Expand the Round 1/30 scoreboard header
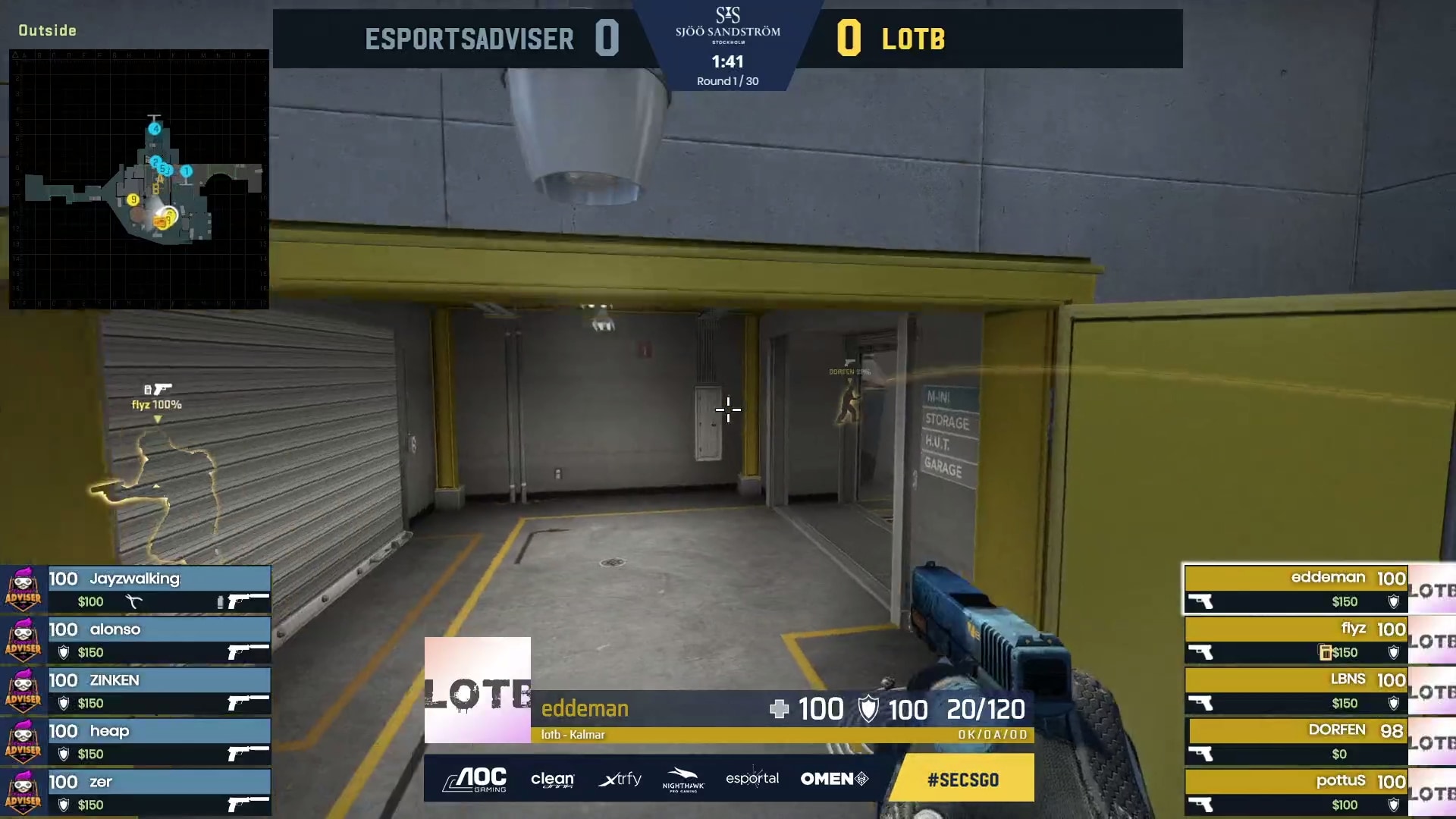 point(729,80)
